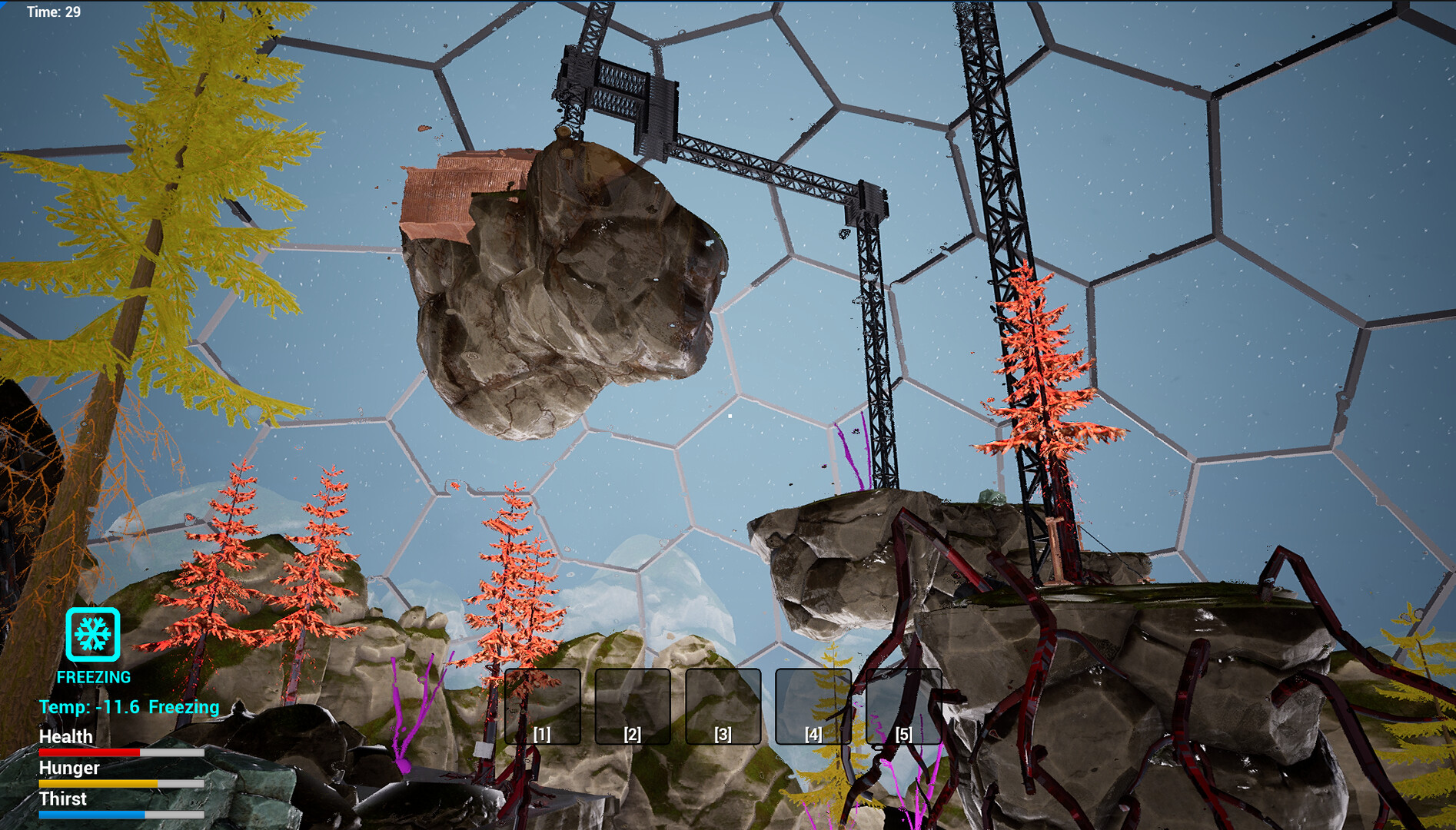Screen dimensions: 1456x830
Task: Click the Hunger bar label icon
Action: (x=69, y=769)
